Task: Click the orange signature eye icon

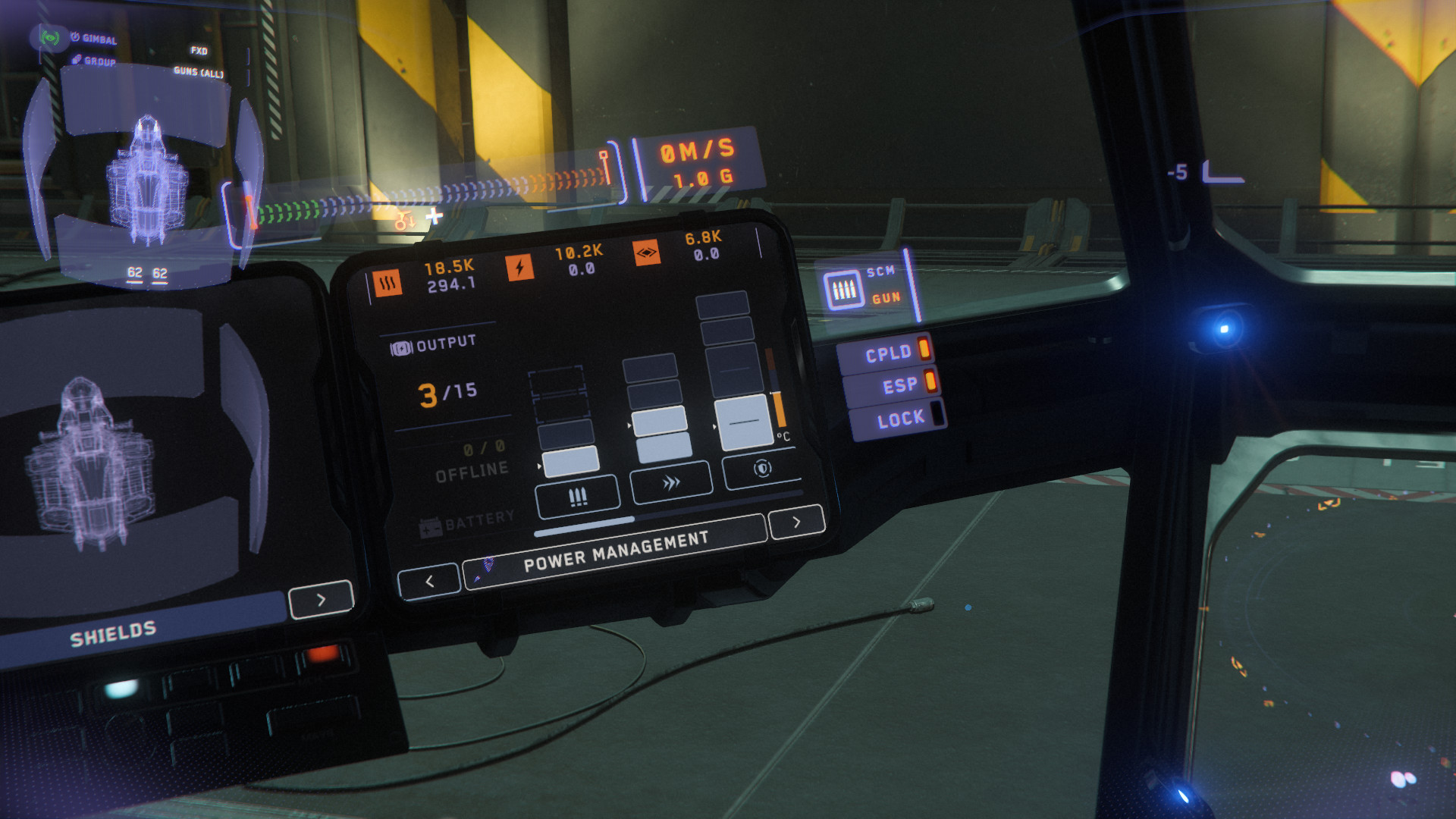Action: click(x=646, y=253)
